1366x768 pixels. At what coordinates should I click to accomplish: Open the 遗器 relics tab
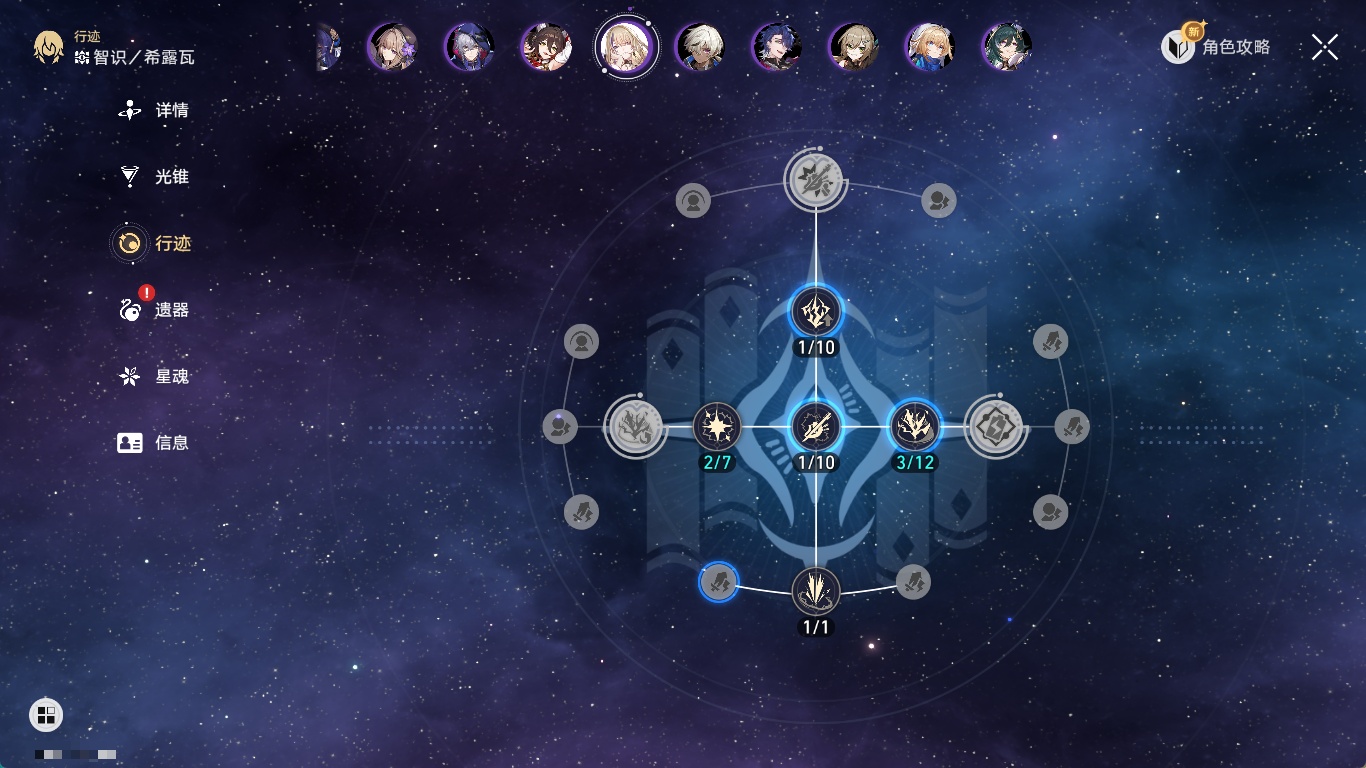coord(154,310)
